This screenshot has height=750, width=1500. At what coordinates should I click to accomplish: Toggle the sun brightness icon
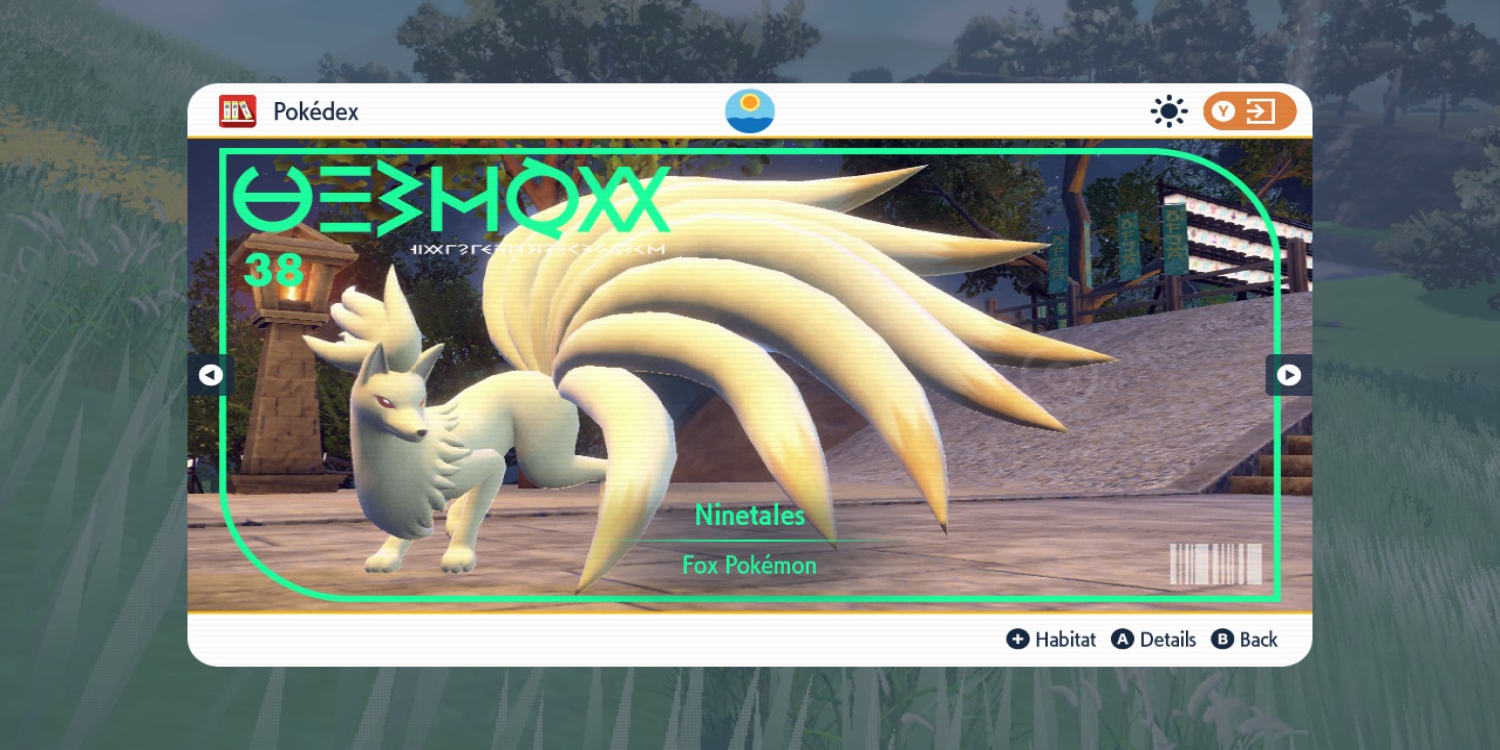(1168, 111)
